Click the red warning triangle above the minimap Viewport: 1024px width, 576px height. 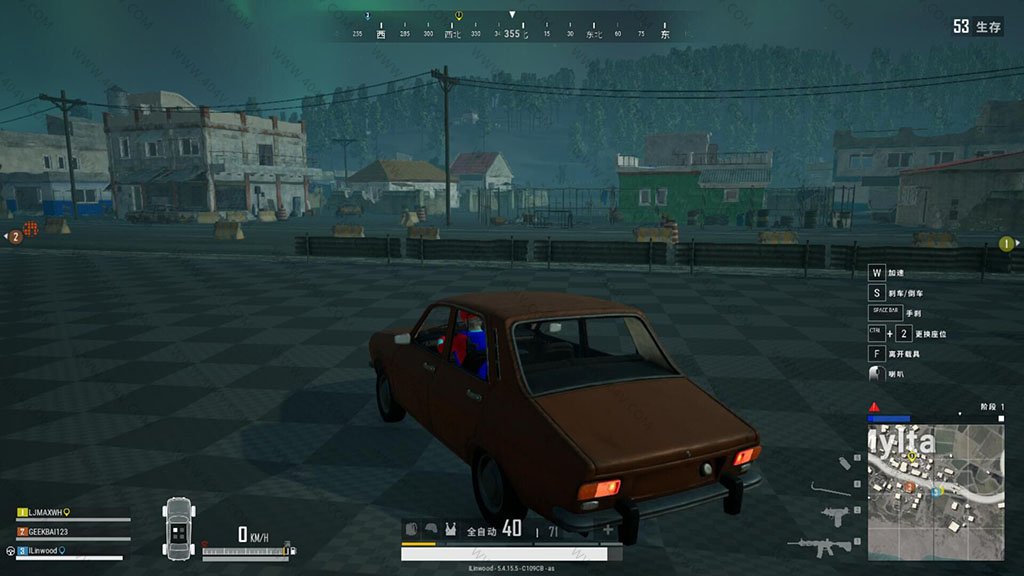coord(874,407)
